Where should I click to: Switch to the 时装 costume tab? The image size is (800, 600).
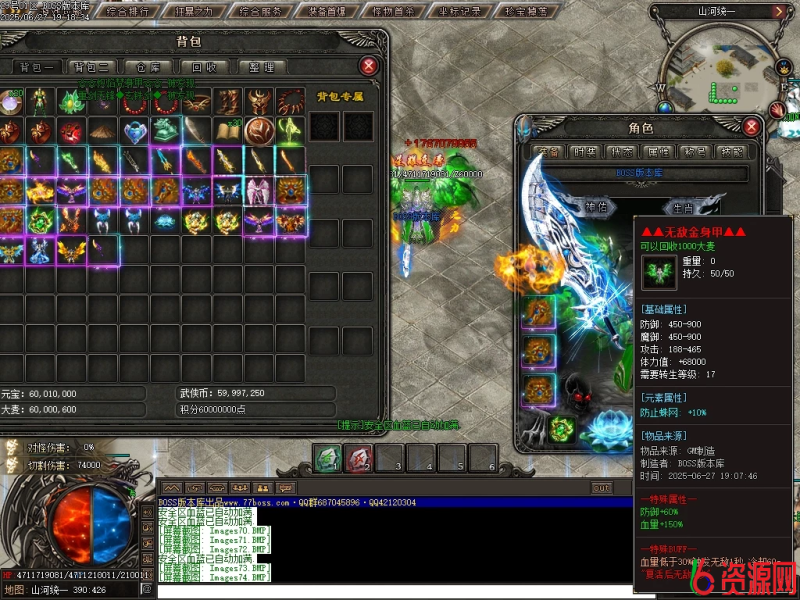[584, 152]
